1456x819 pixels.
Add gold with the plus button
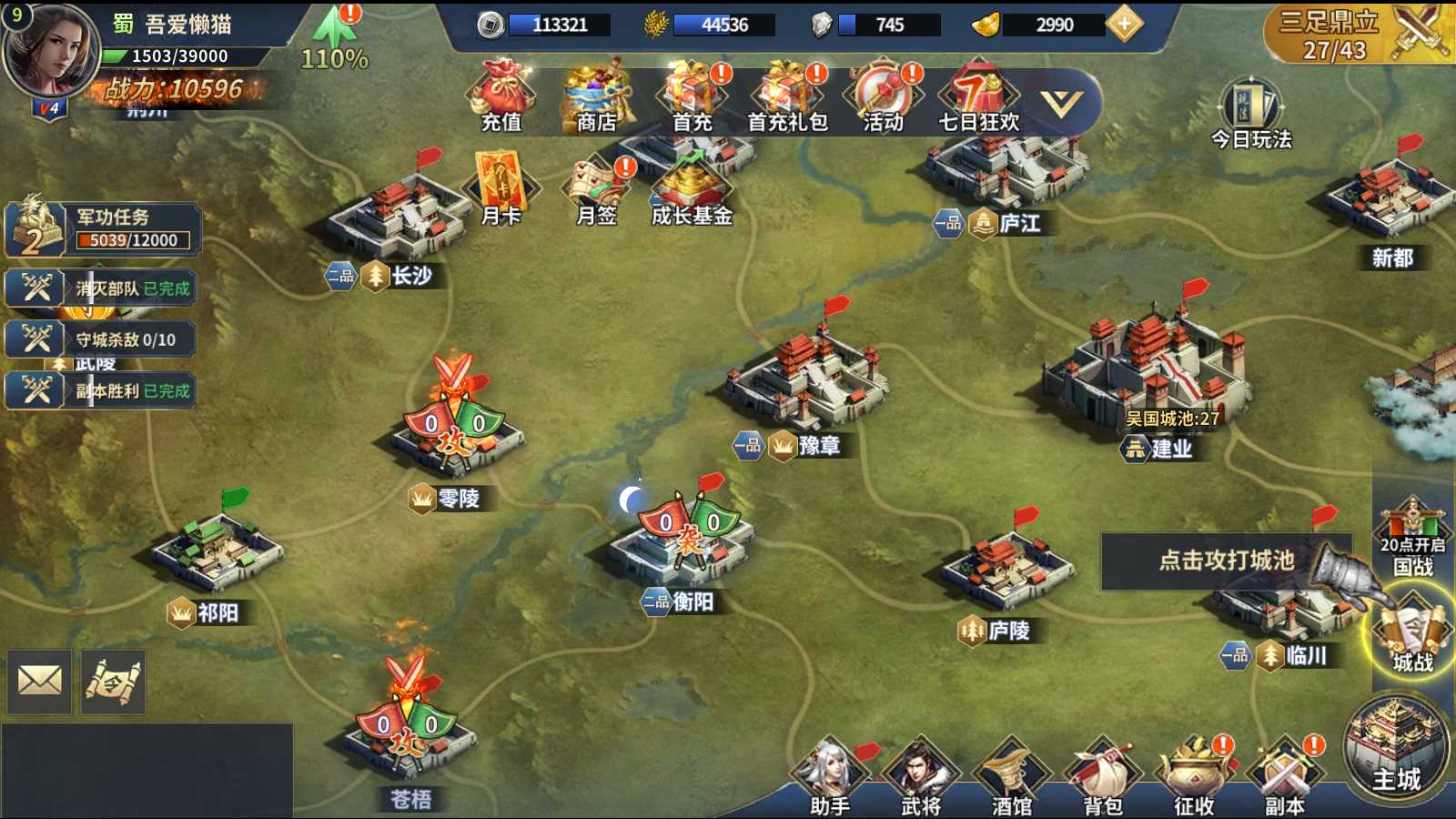[1125, 25]
